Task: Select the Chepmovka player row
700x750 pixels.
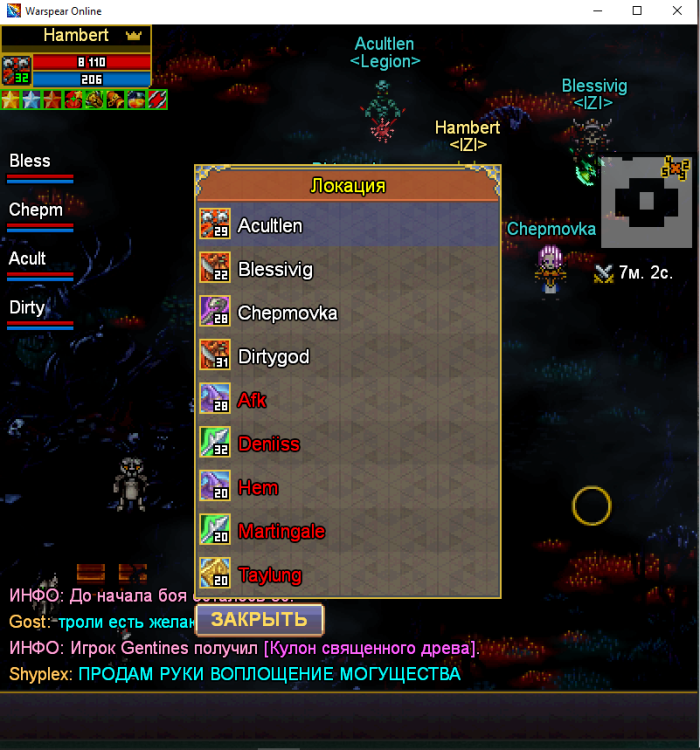Action: point(347,313)
